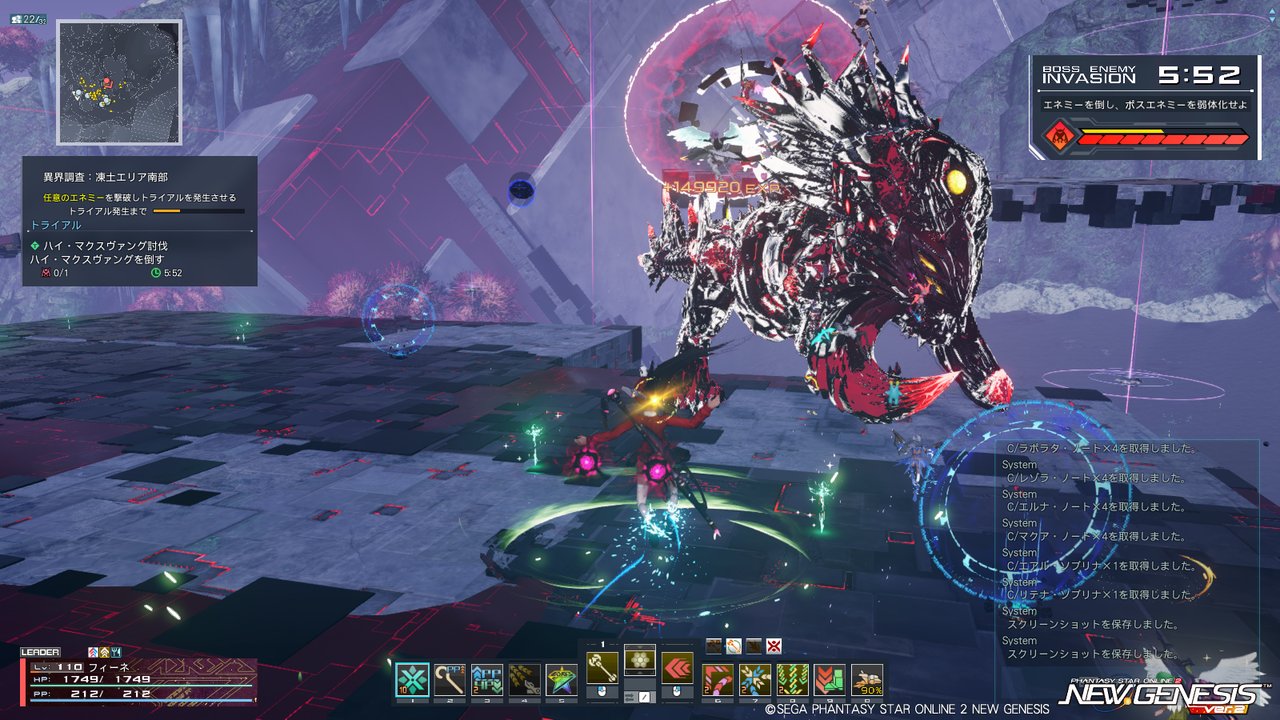Click the fork and knife food buff icon

click(x=116, y=652)
